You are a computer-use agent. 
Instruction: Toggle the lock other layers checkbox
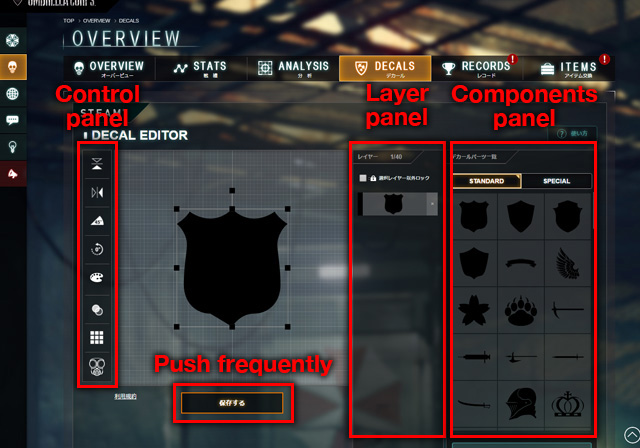coord(363,178)
